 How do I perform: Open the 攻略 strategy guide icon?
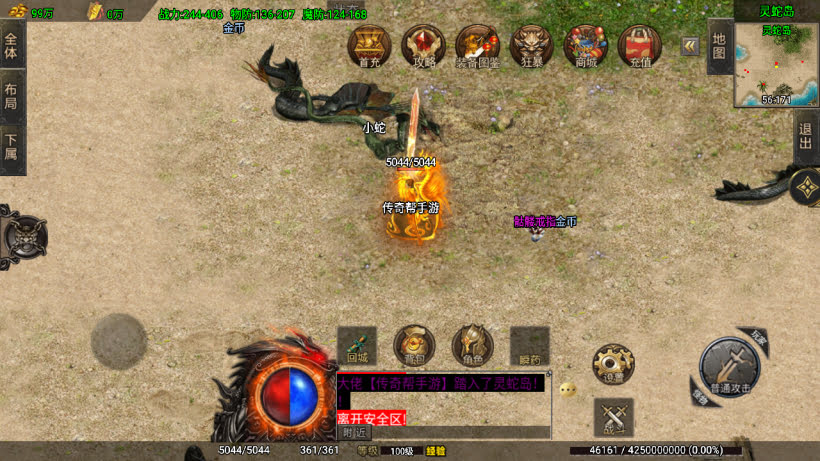pos(423,46)
